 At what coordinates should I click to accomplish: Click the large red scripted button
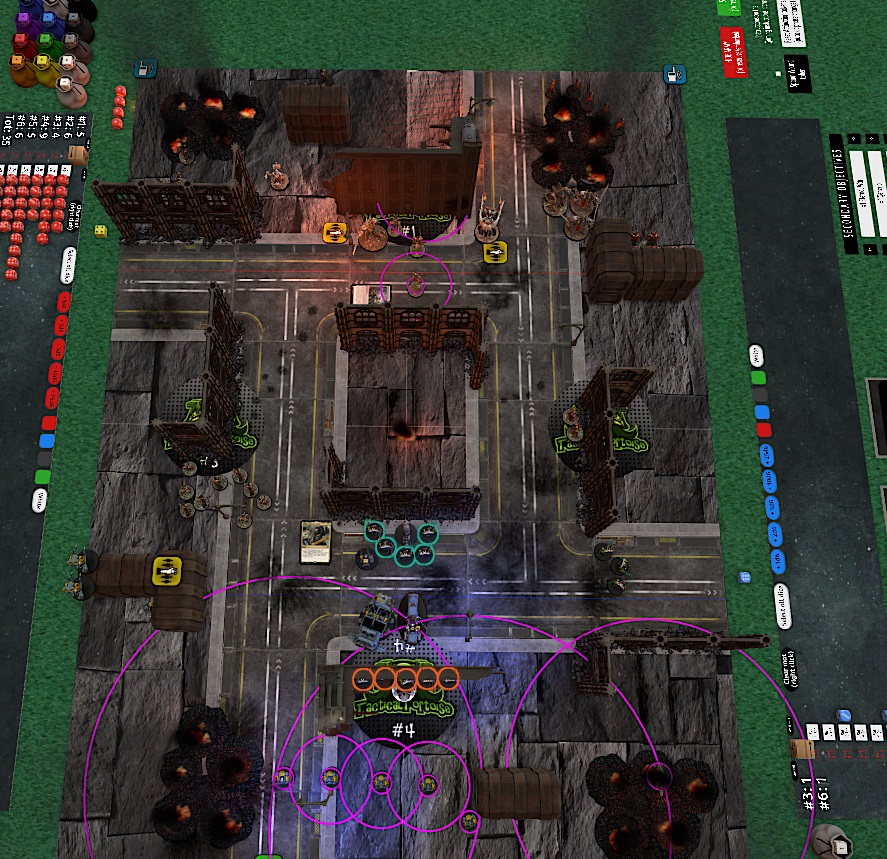tap(733, 51)
